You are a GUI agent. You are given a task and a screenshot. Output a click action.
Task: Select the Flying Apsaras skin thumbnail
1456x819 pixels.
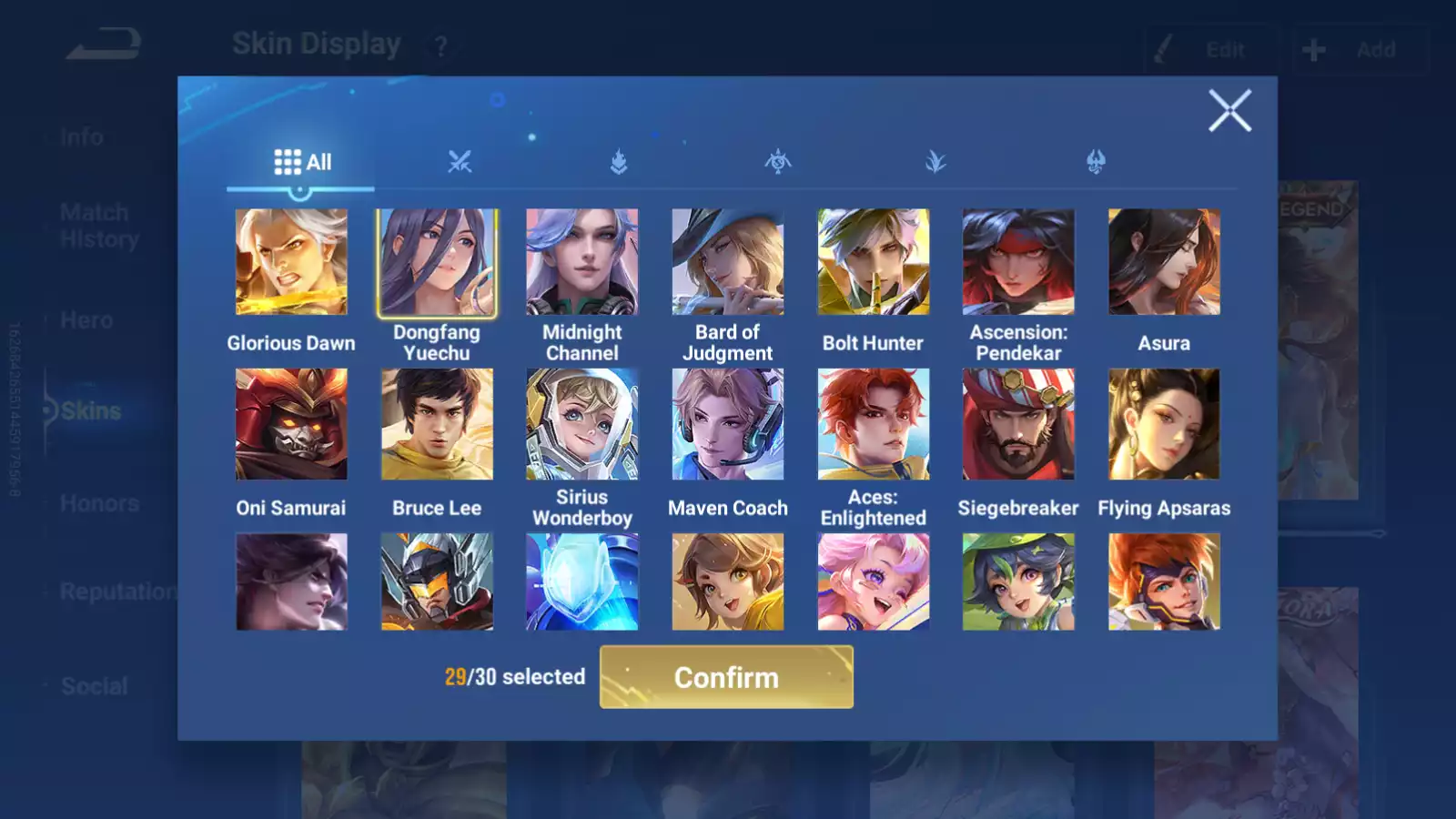click(x=1165, y=423)
